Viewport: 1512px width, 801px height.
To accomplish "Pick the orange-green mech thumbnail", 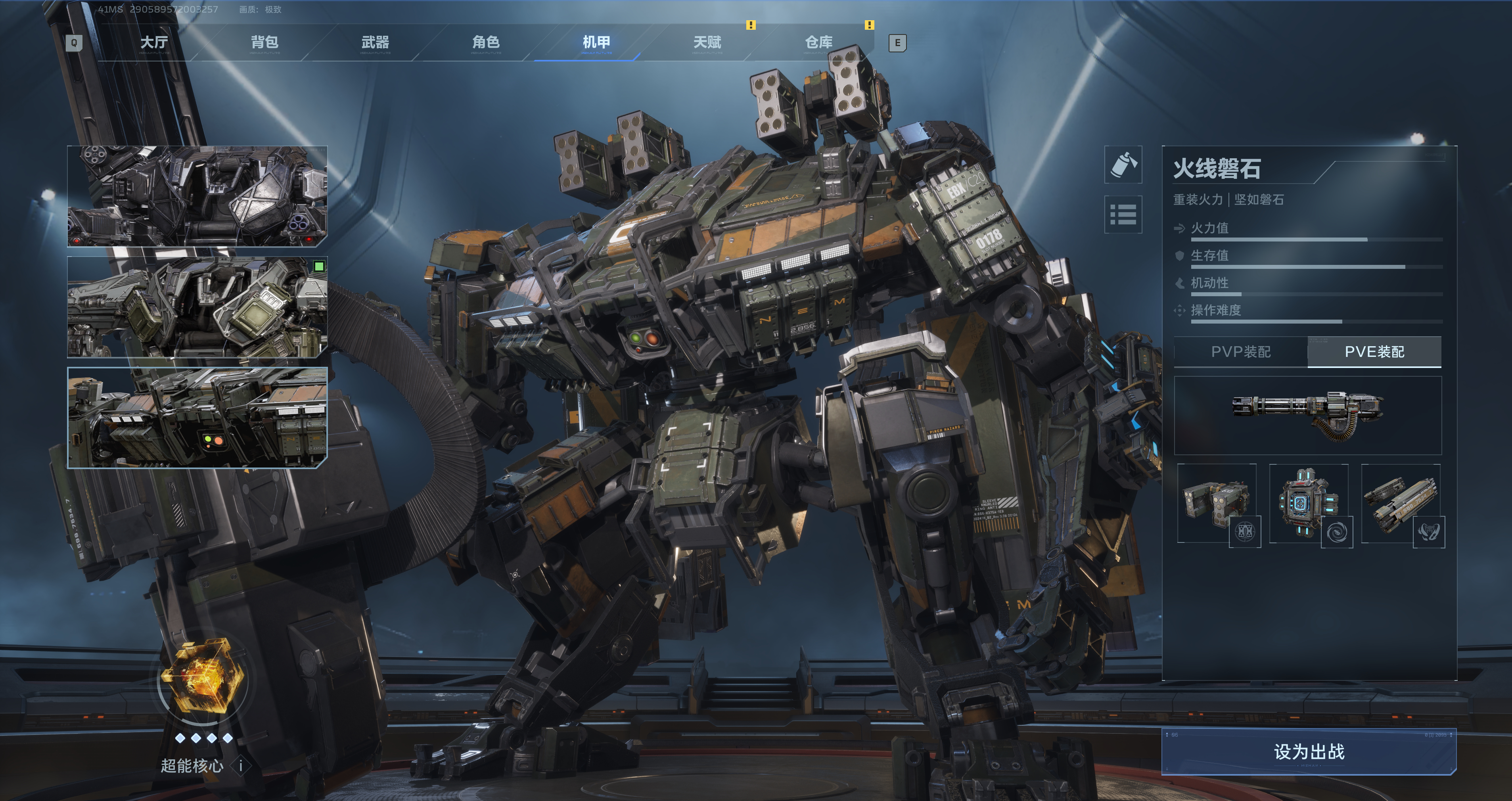I will point(197,417).
